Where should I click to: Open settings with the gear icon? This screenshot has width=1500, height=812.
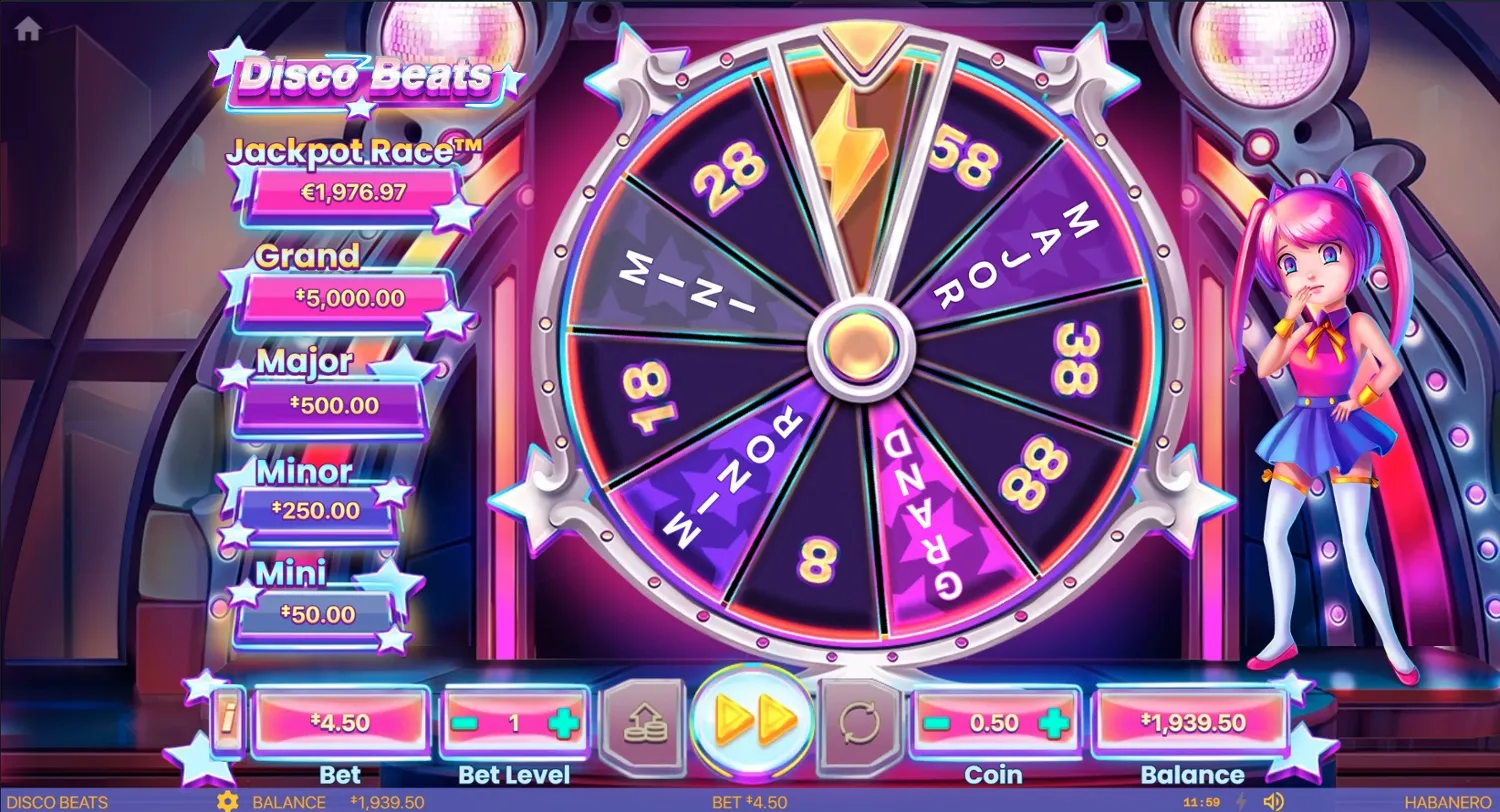pyautogui.click(x=226, y=801)
